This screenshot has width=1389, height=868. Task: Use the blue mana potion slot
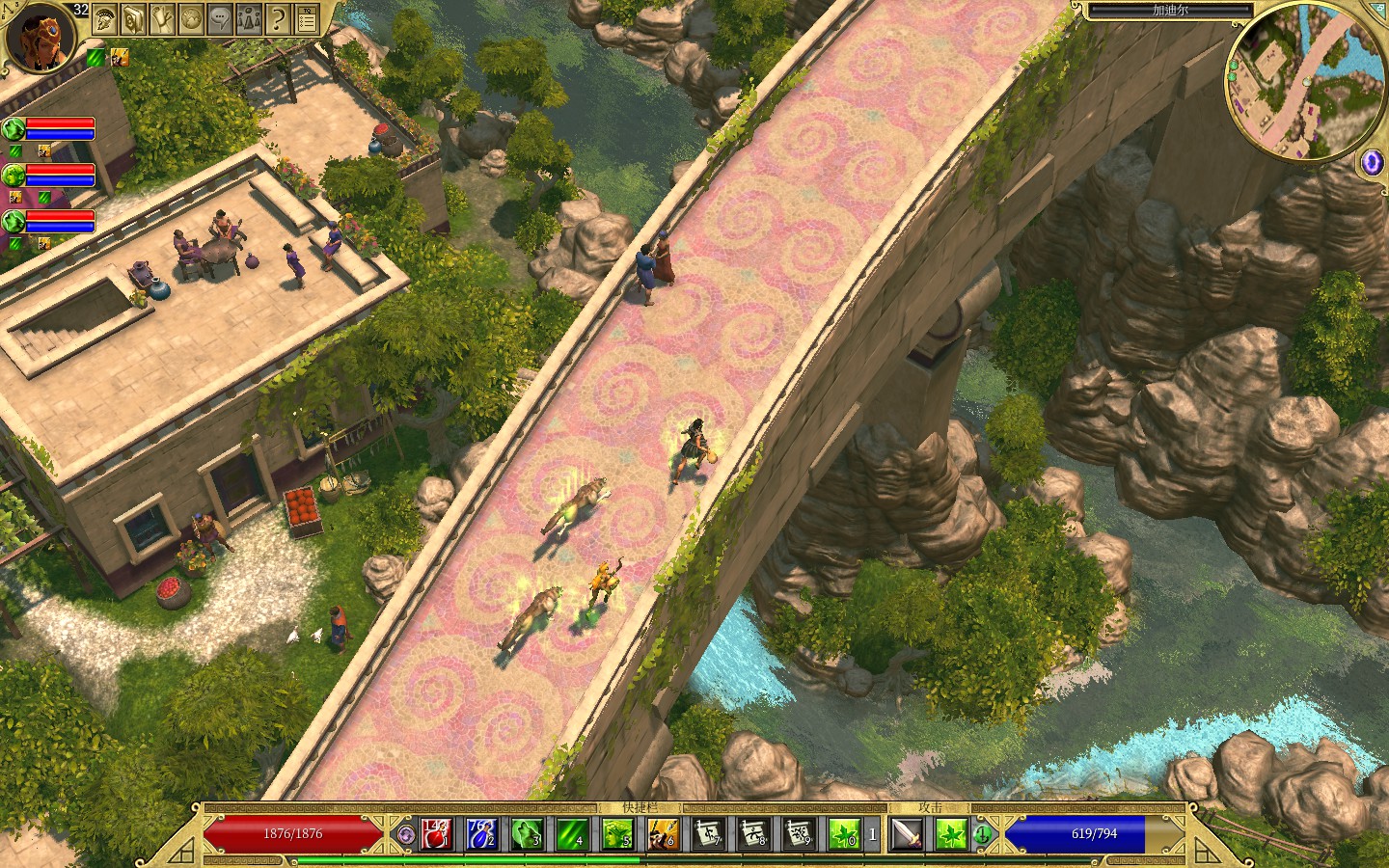coord(481,833)
